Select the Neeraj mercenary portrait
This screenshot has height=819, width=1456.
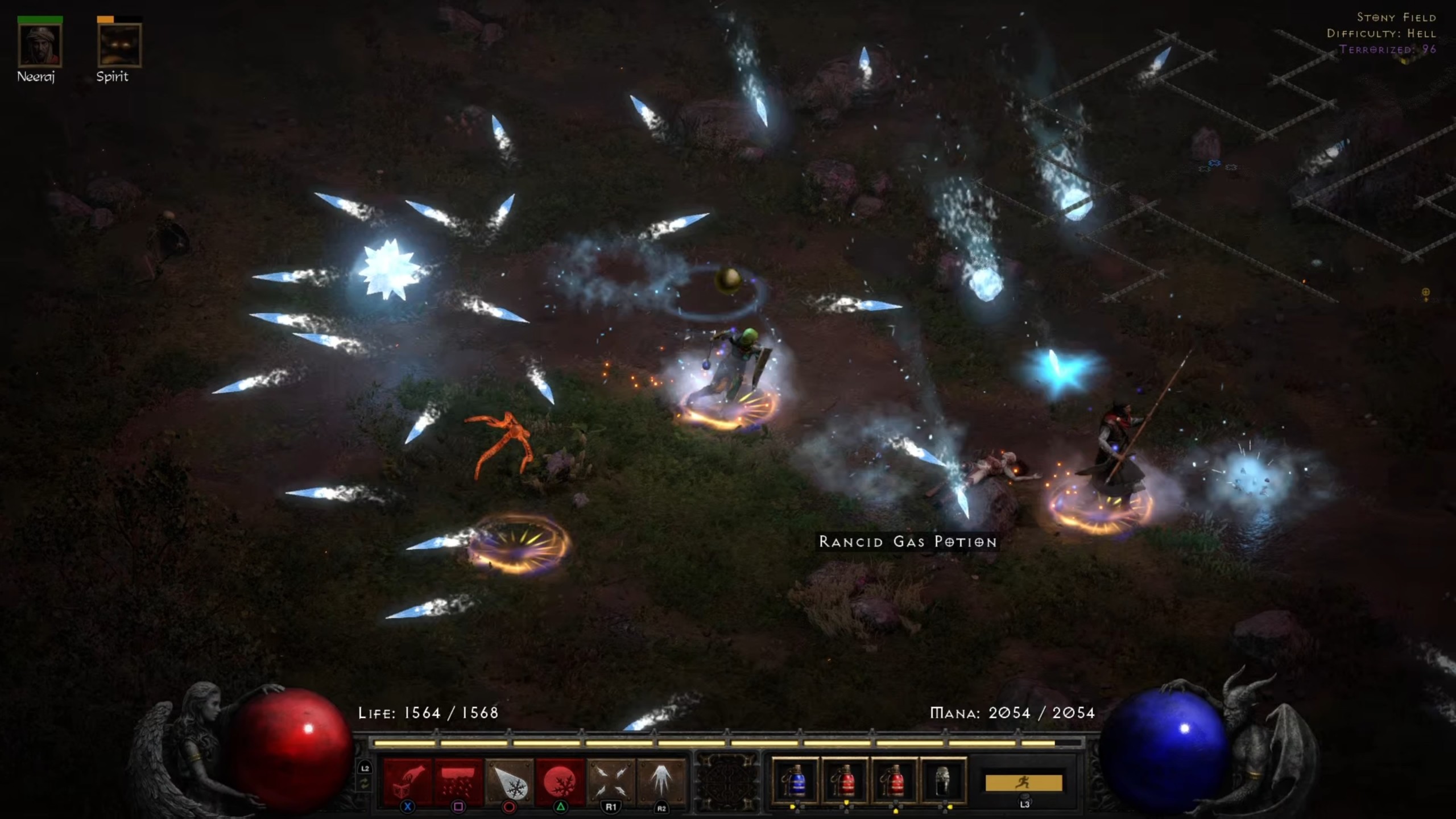click(x=40, y=45)
